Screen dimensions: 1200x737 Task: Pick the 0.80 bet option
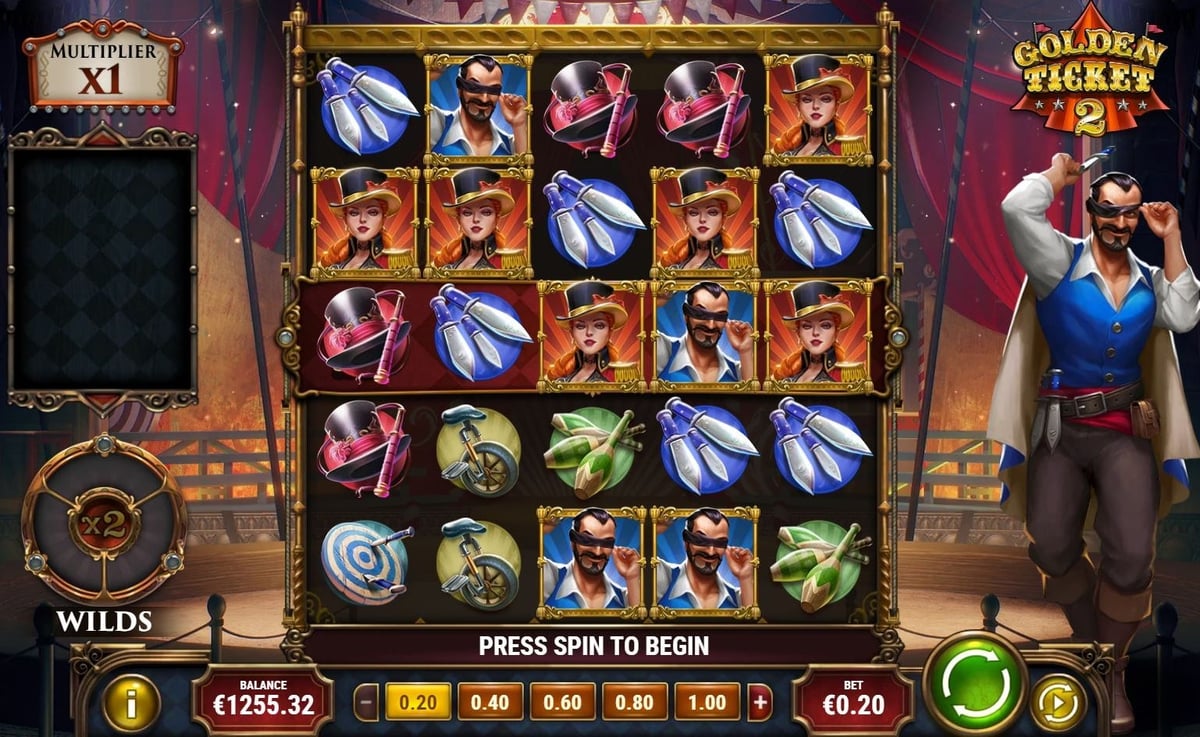coord(635,702)
